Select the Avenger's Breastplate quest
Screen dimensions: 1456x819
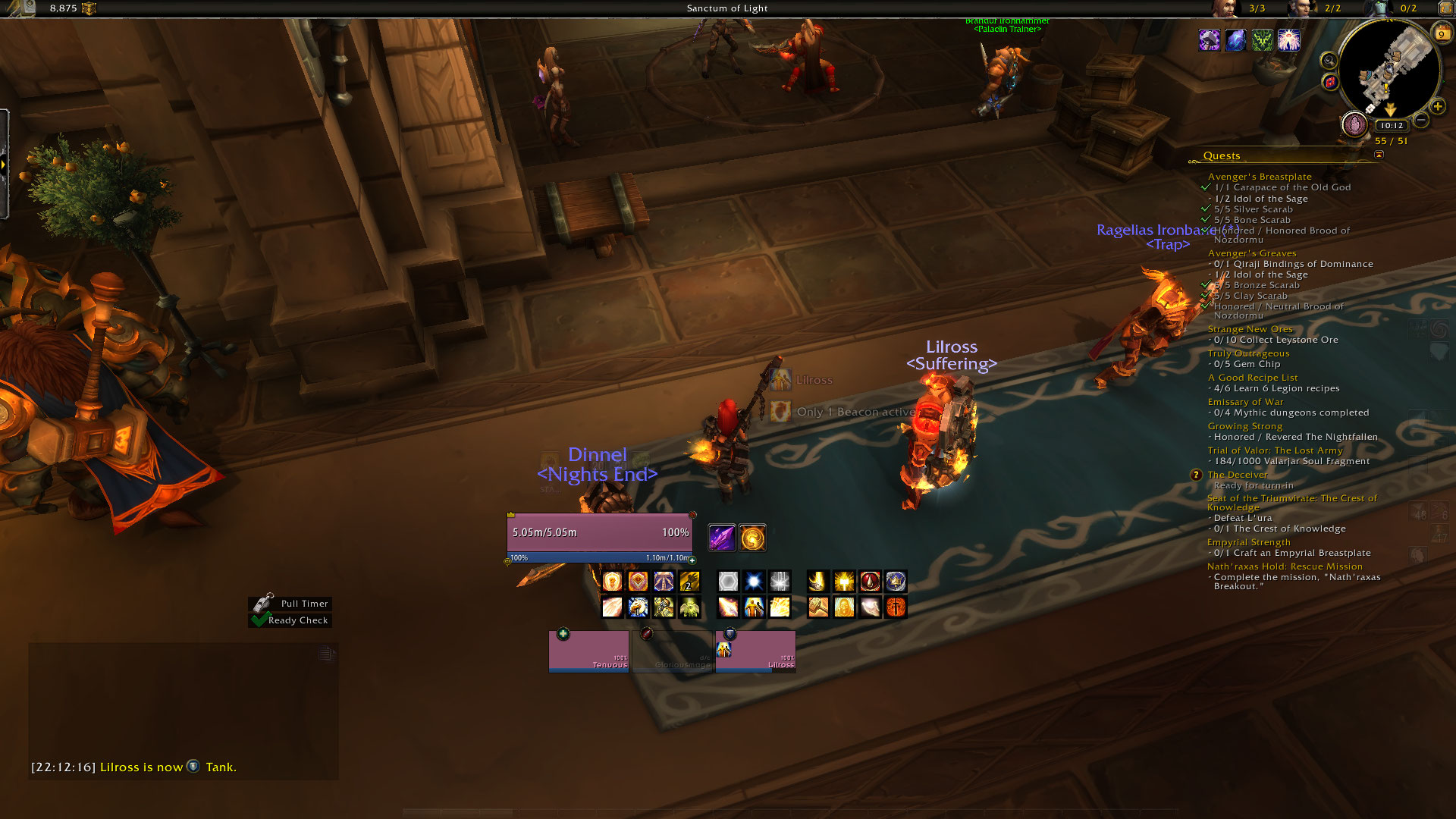click(1259, 177)
